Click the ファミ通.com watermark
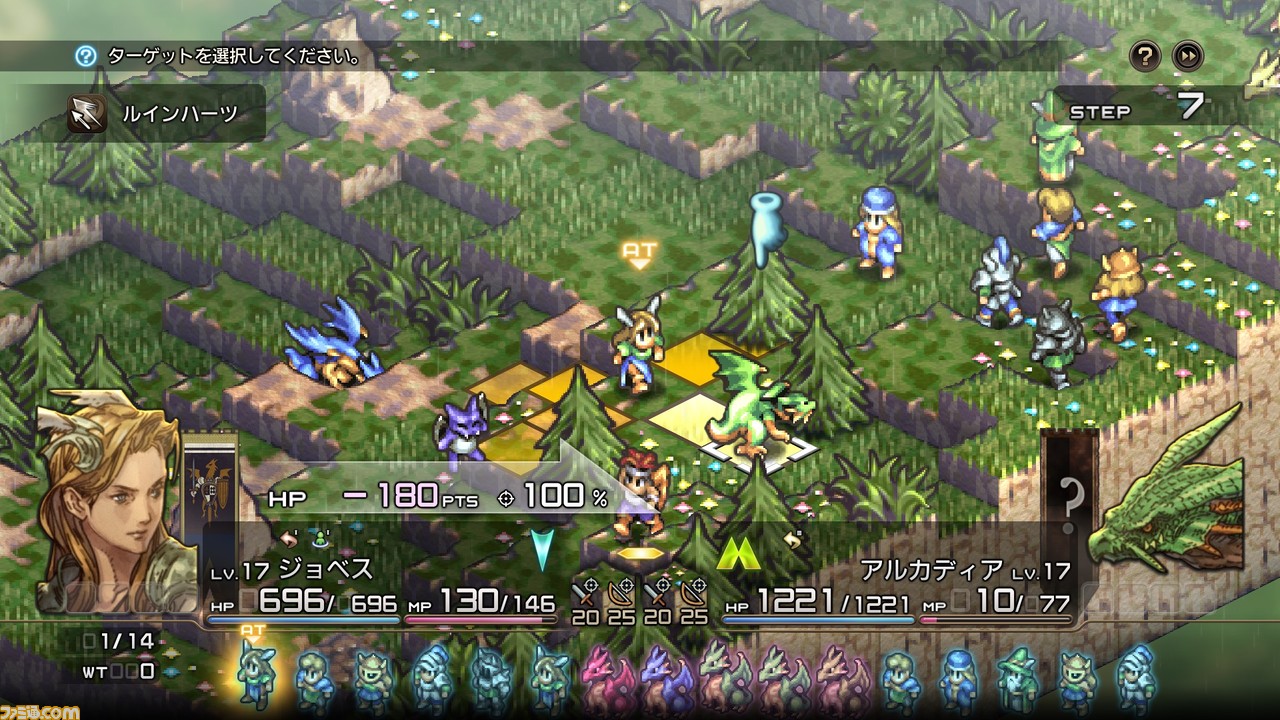The height and width of the screenshot is (720, 1280). click(38, 710)
